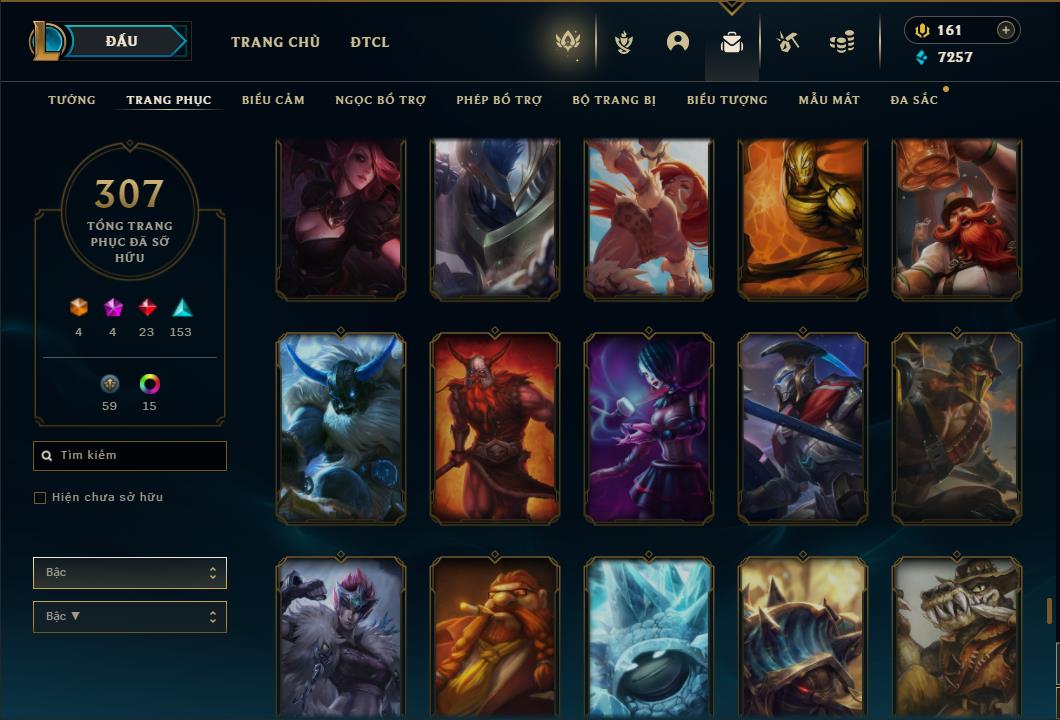Select the blue-horned yeti skin card
1060x720 pixels.
(341, 428)
